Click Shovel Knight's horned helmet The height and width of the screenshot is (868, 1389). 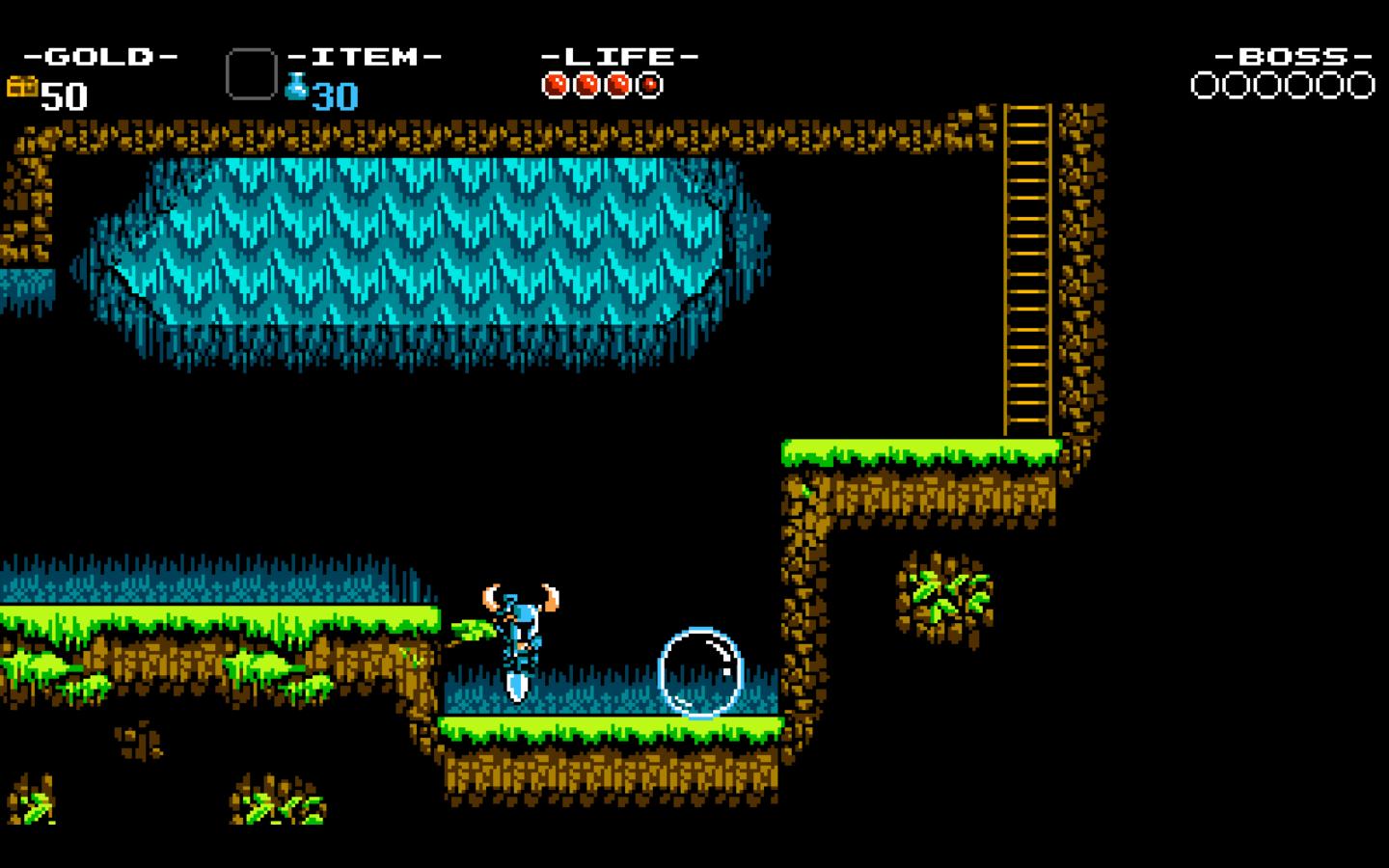(x=518, y=598)
